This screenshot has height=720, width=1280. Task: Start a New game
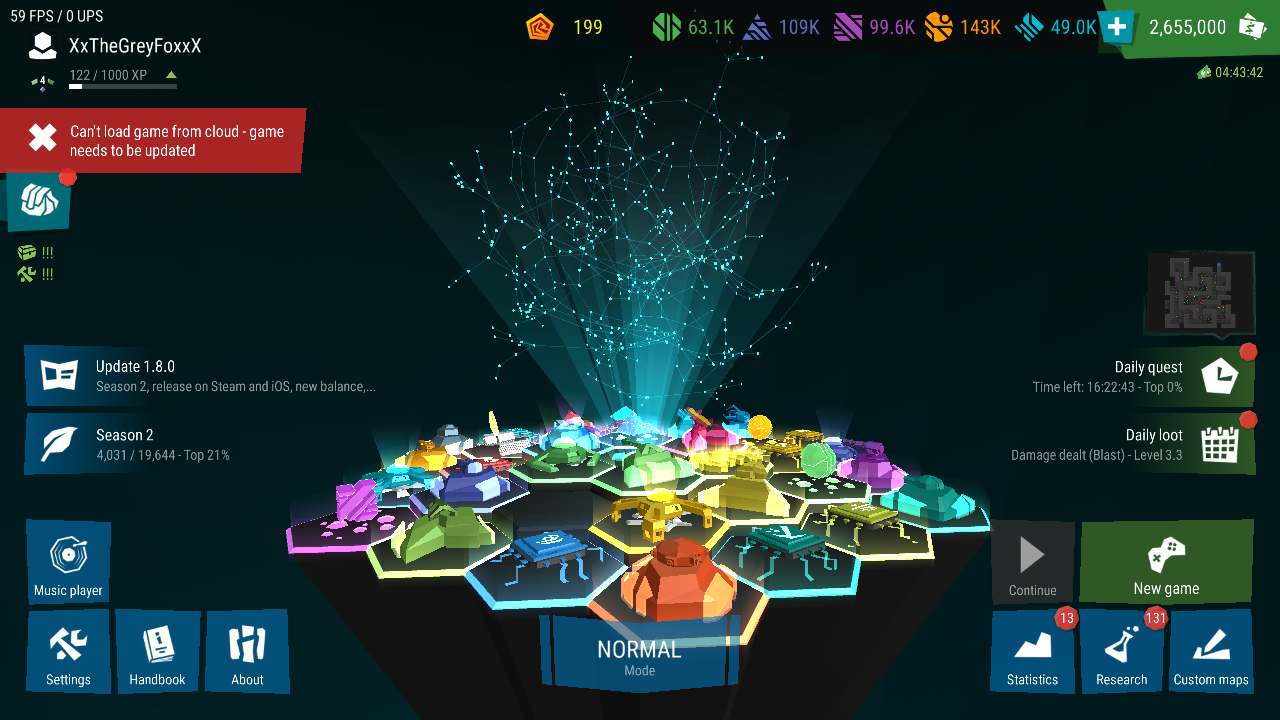tap(1166, 561)
